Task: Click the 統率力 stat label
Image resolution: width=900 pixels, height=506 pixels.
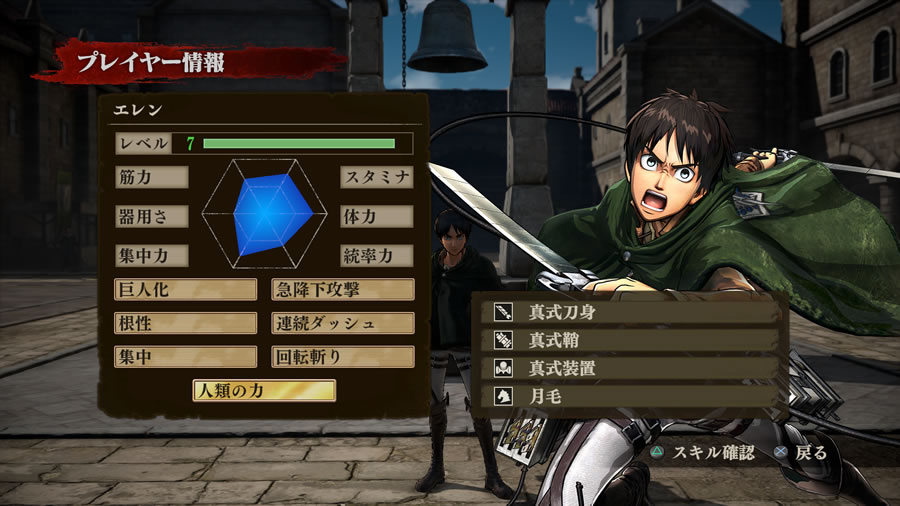Action: pos(376,255)
